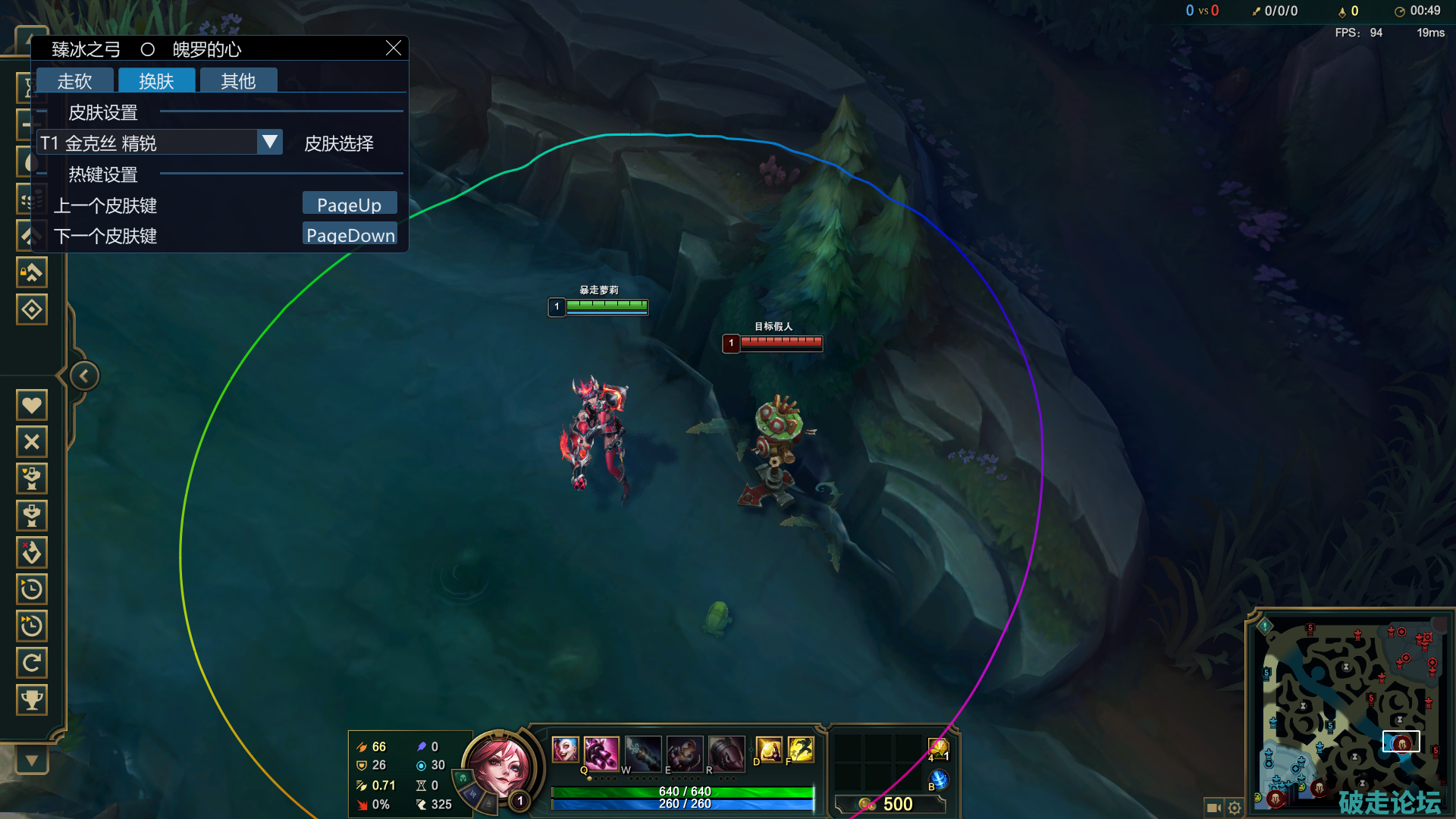Select the 换肤 tab
Screen dimensions: 1456x819
point(156,80)
